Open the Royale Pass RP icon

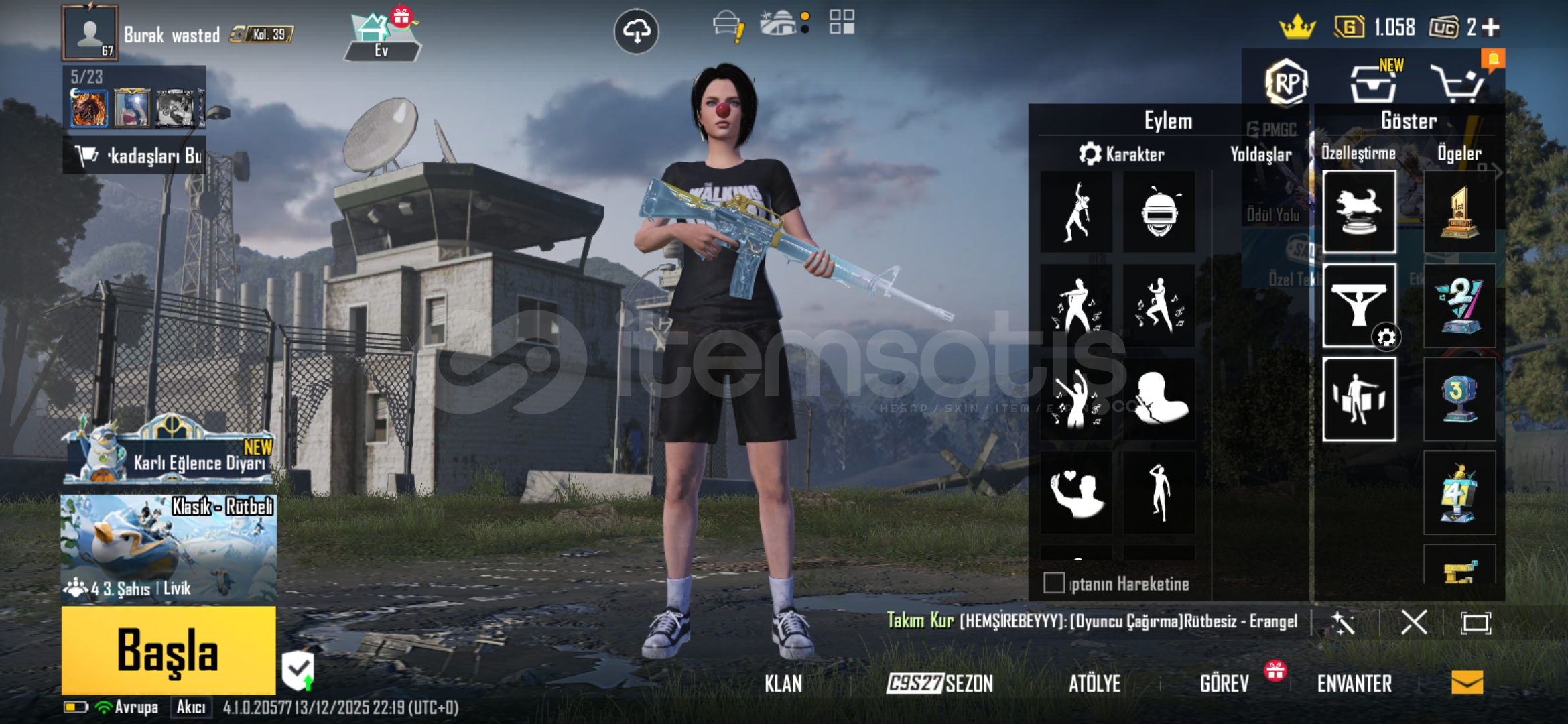(x=1286, y=83)
